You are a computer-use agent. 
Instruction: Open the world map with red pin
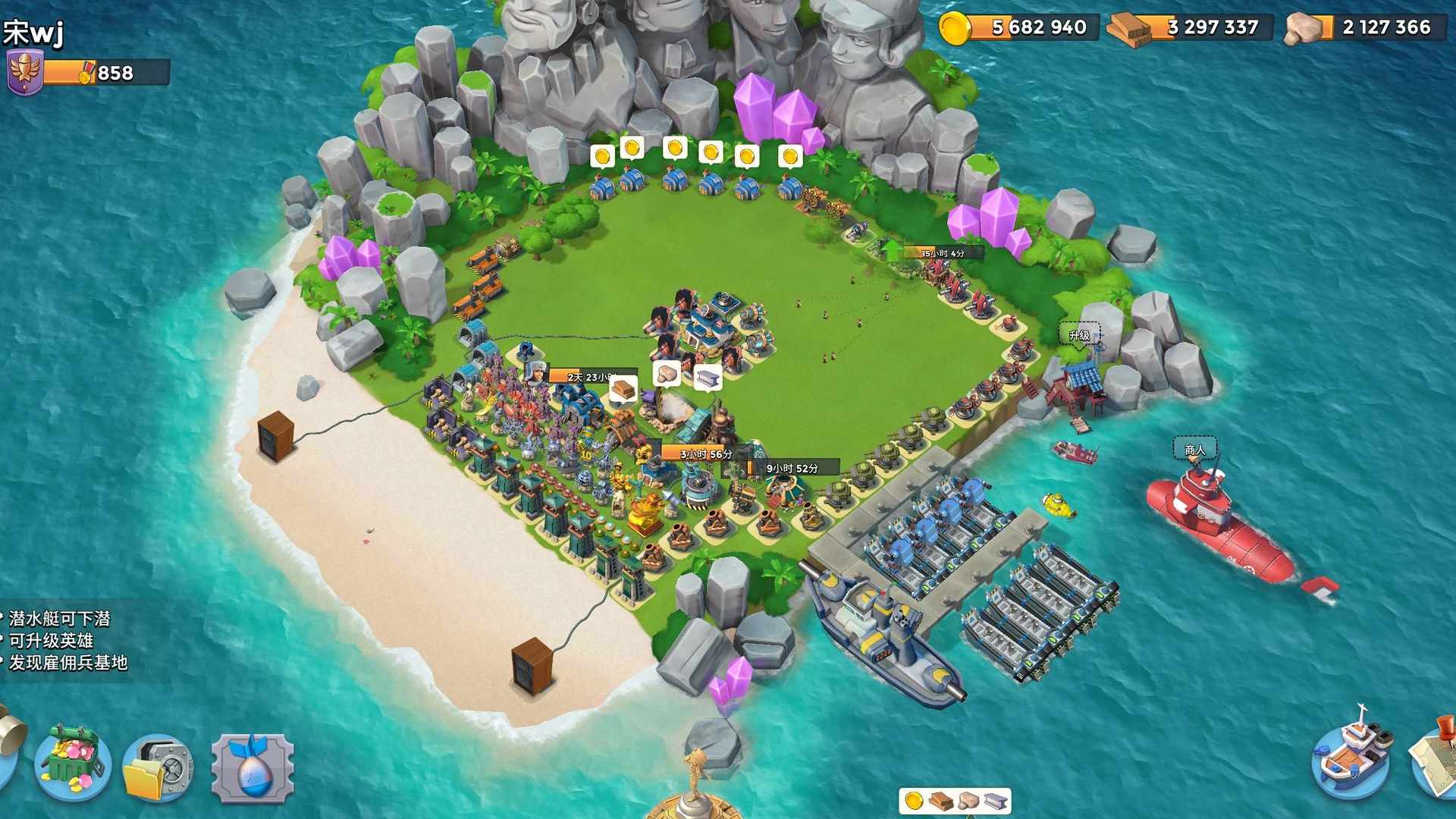(1436, 759)
